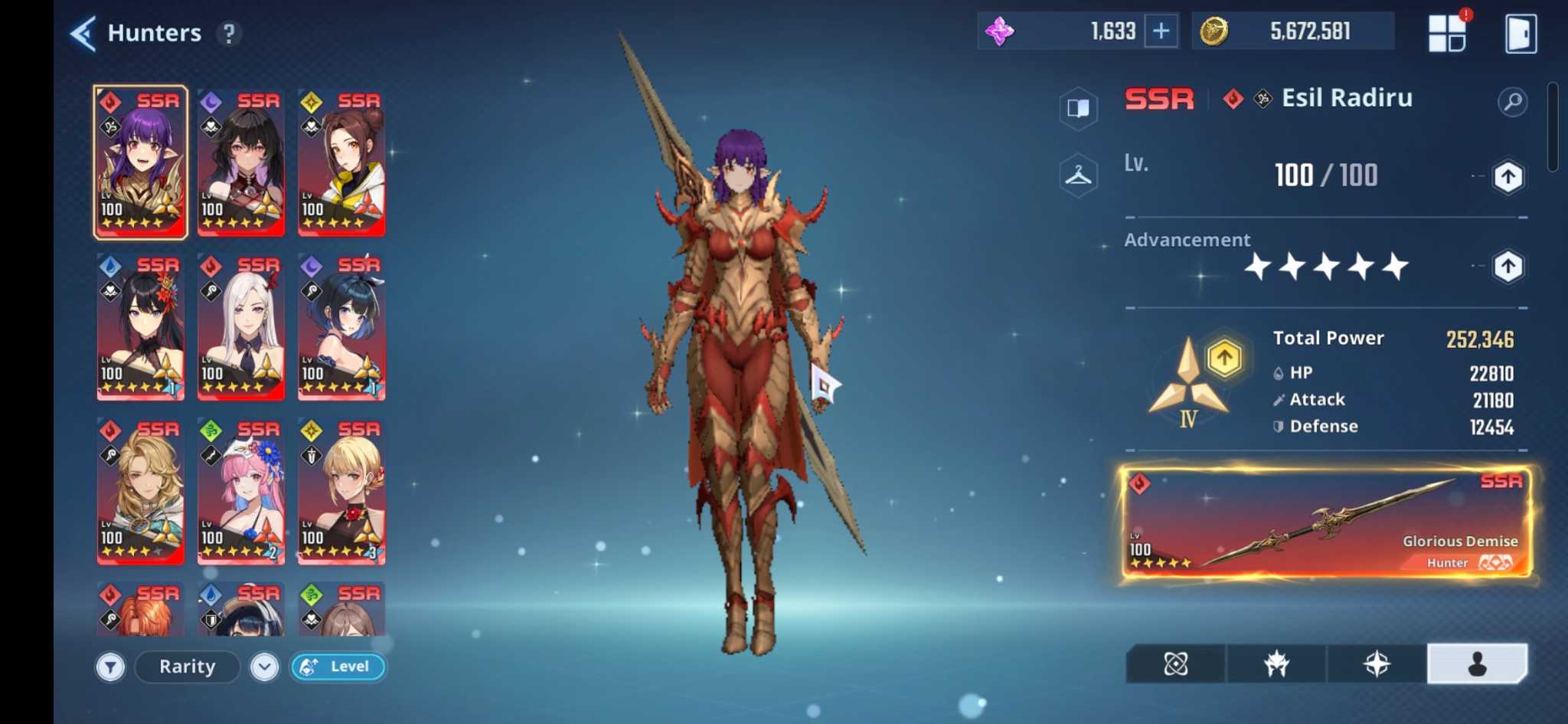Upgrade Advancement stars with the arrow

click(1508, 267)
